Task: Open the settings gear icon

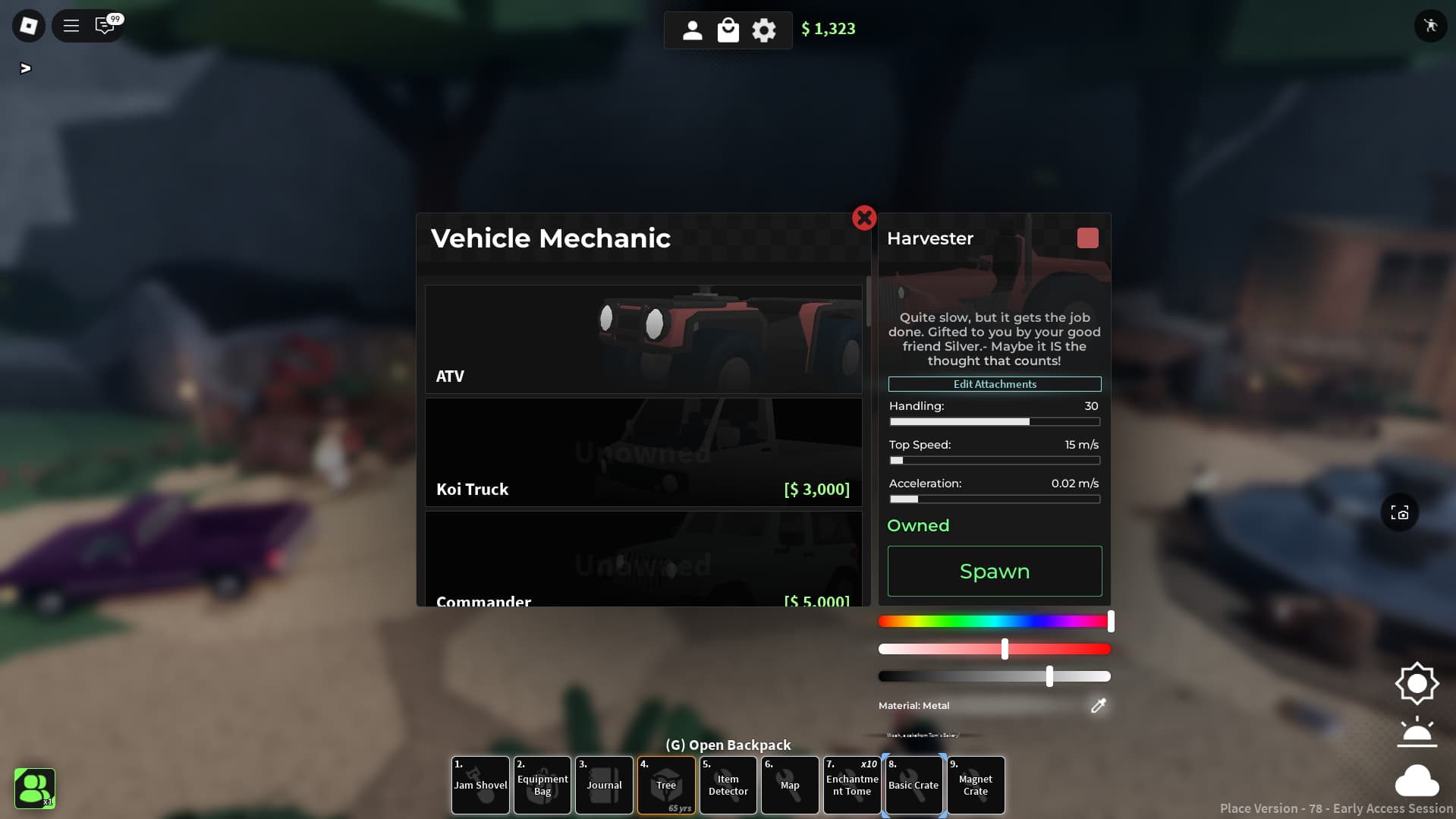Action: [x=763, y=30]
